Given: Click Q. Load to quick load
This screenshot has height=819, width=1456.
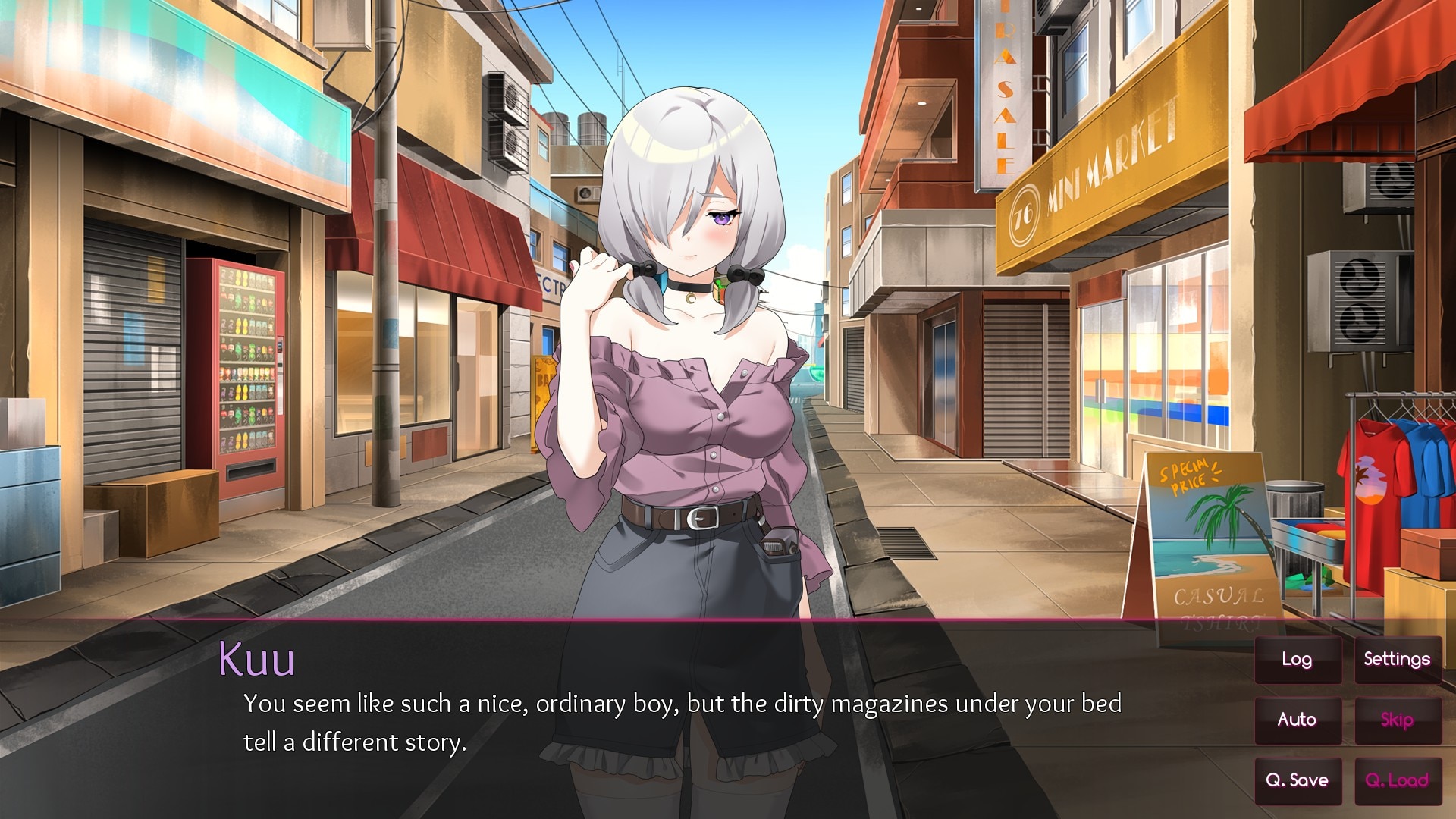Looking at the screenshot, I should point(1397,780).
